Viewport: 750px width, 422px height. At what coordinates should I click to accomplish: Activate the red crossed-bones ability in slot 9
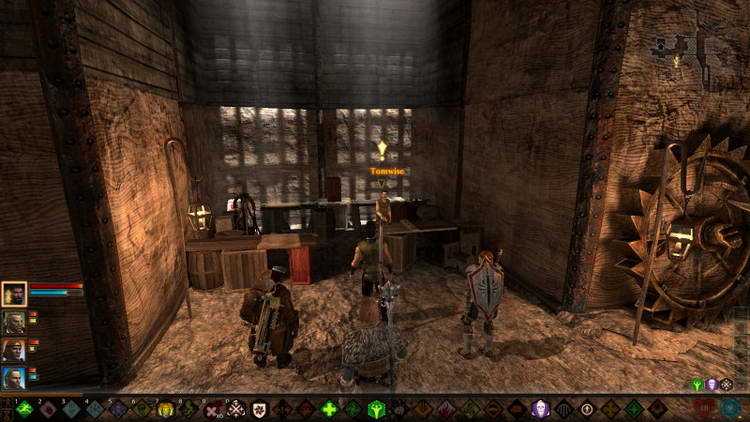212,408
